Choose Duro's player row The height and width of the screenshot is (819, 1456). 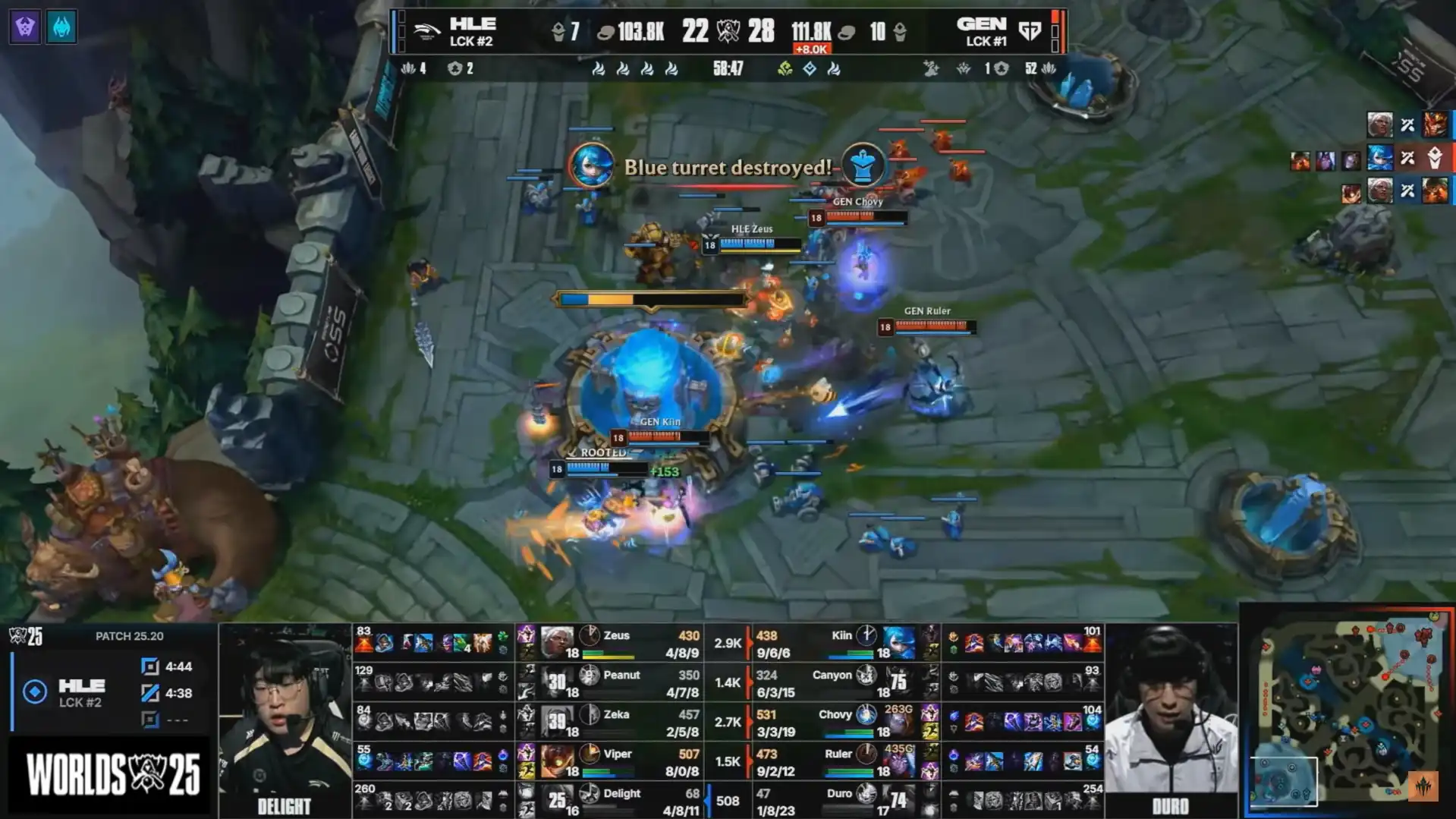[842, 801]
